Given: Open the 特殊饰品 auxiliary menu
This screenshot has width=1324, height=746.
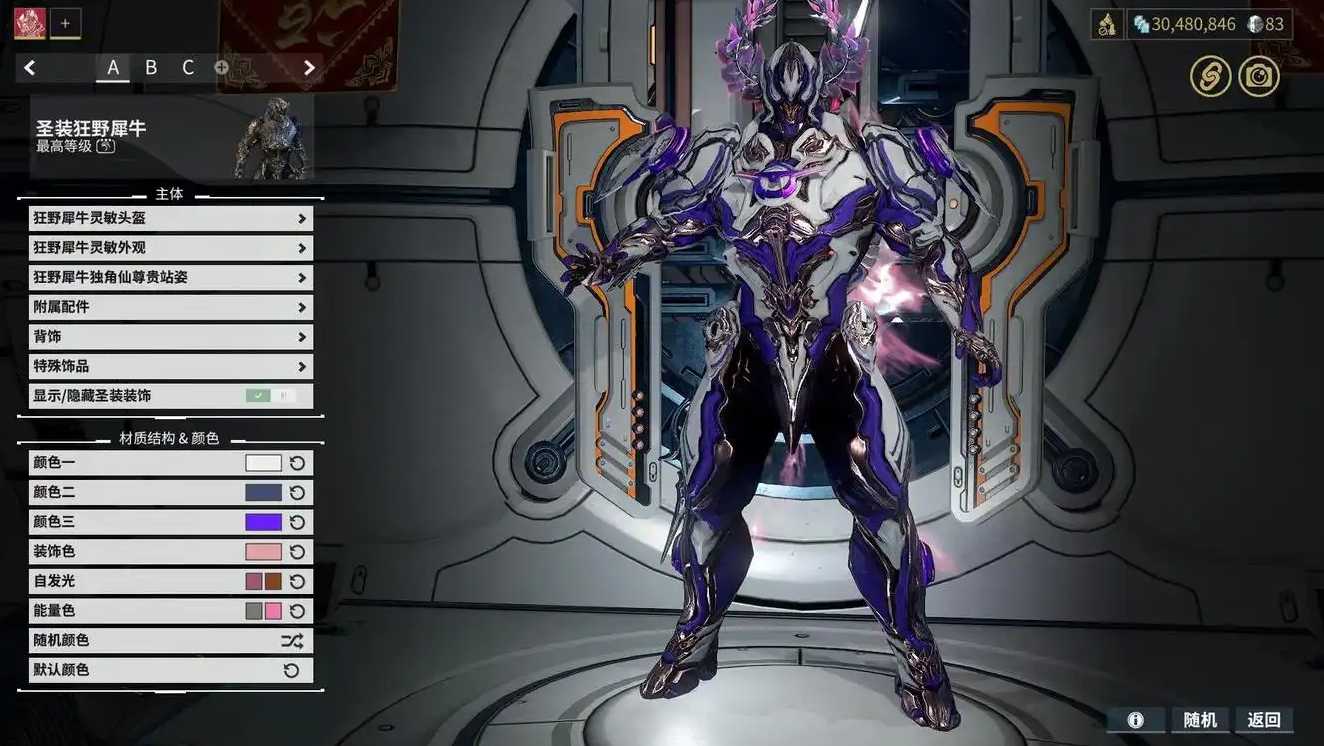Looking at the screenshot, I should click(170, 366).
